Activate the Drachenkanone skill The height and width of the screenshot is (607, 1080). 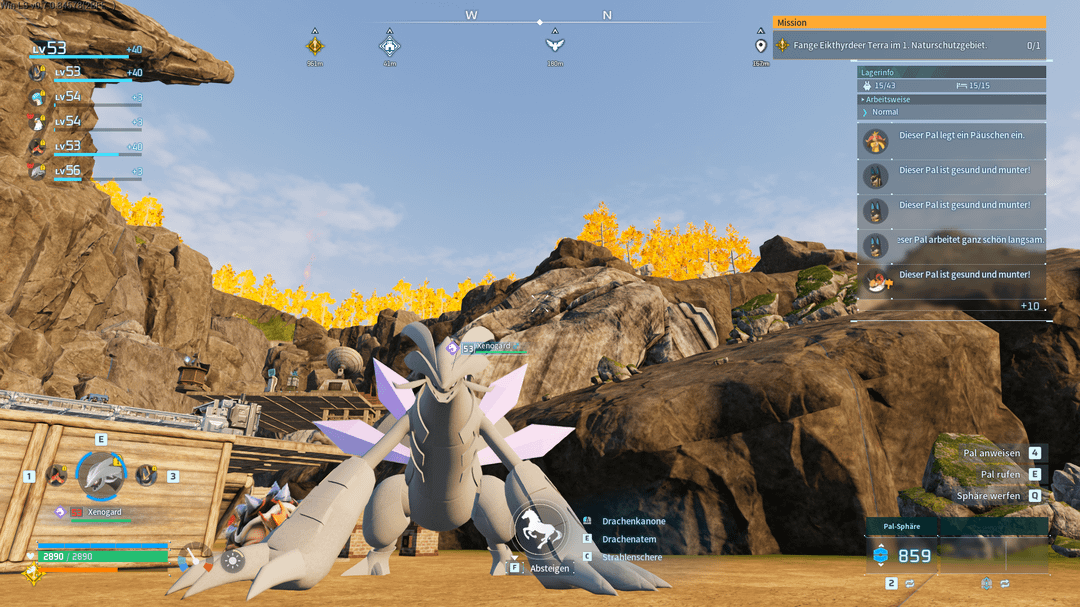(633, 521)
